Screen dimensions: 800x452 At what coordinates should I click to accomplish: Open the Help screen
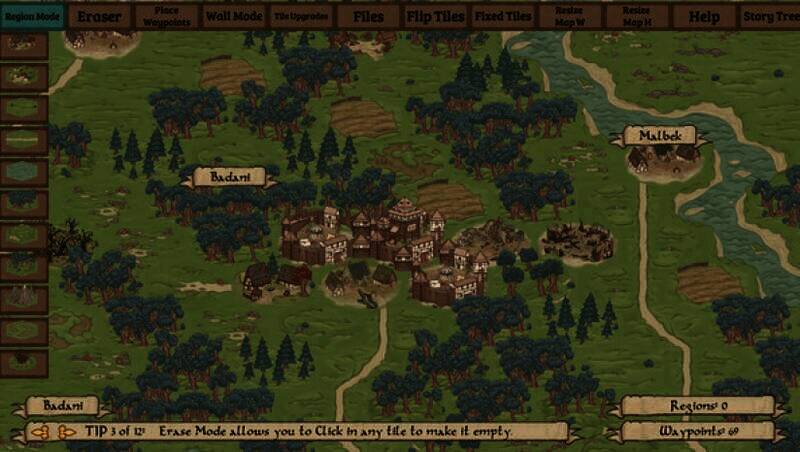pyautogui.click(x=704, y=16)
